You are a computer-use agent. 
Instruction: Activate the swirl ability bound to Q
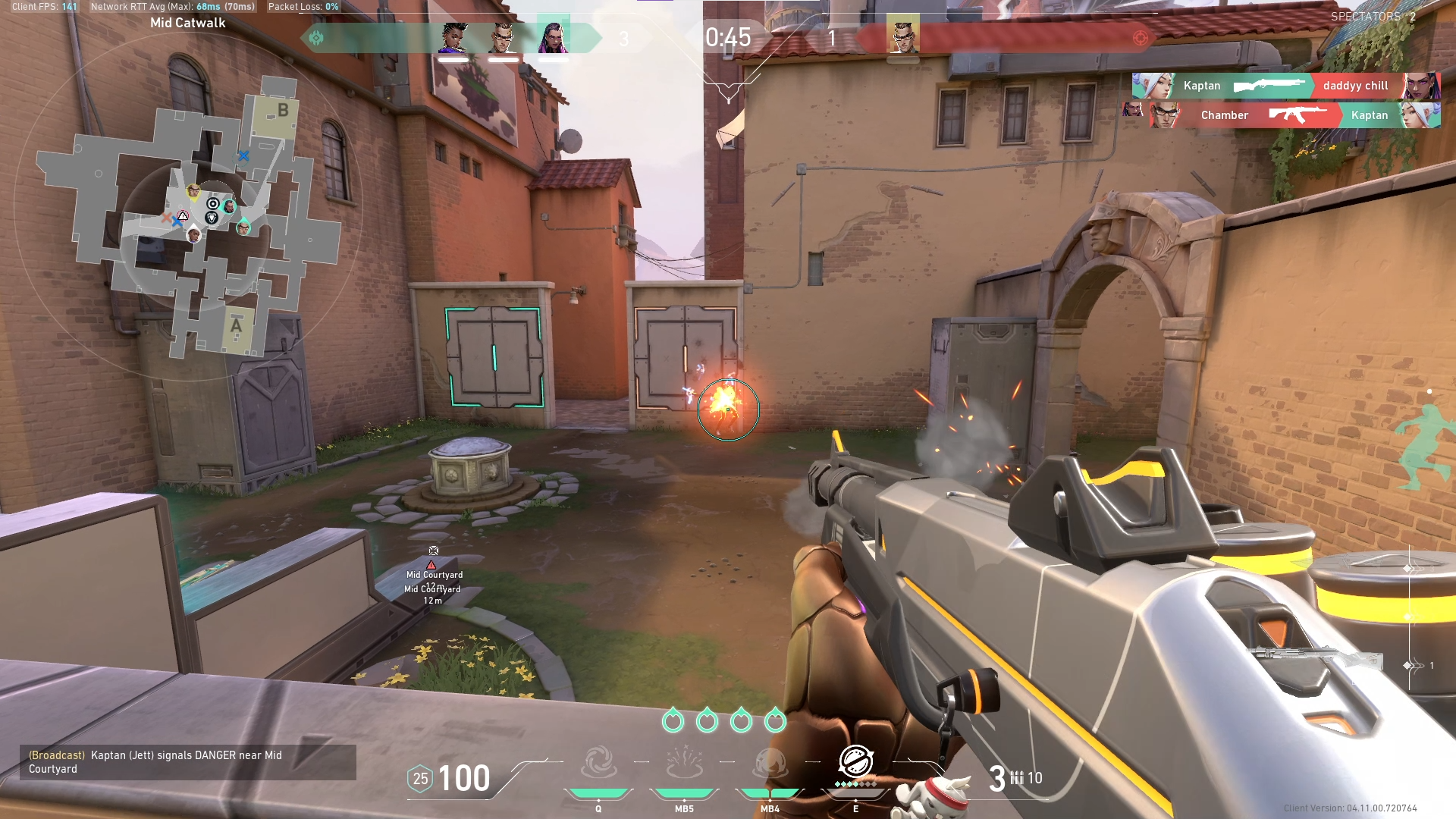coord(598,763)
